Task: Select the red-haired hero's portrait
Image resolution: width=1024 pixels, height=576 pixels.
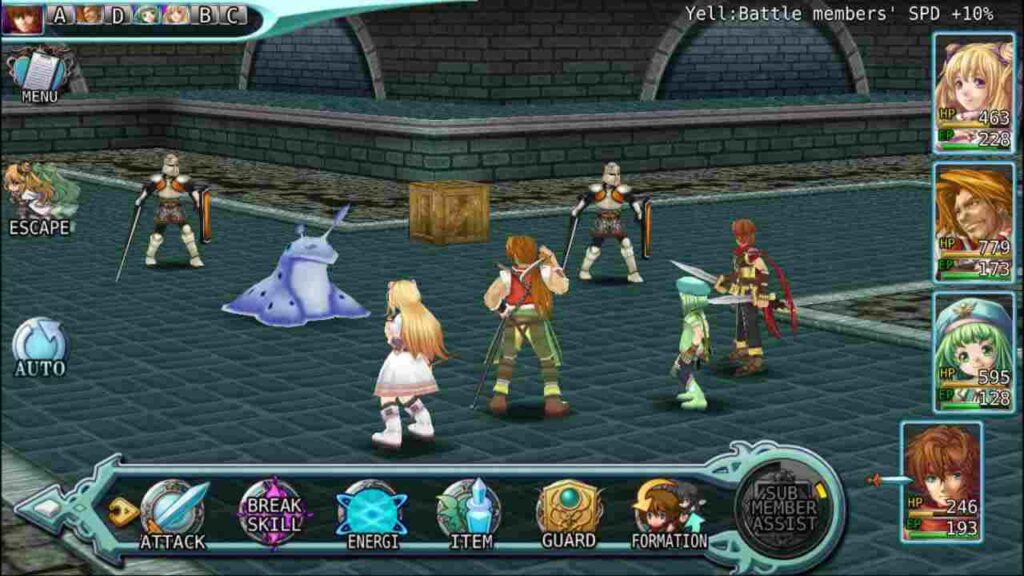Action: 941,481
